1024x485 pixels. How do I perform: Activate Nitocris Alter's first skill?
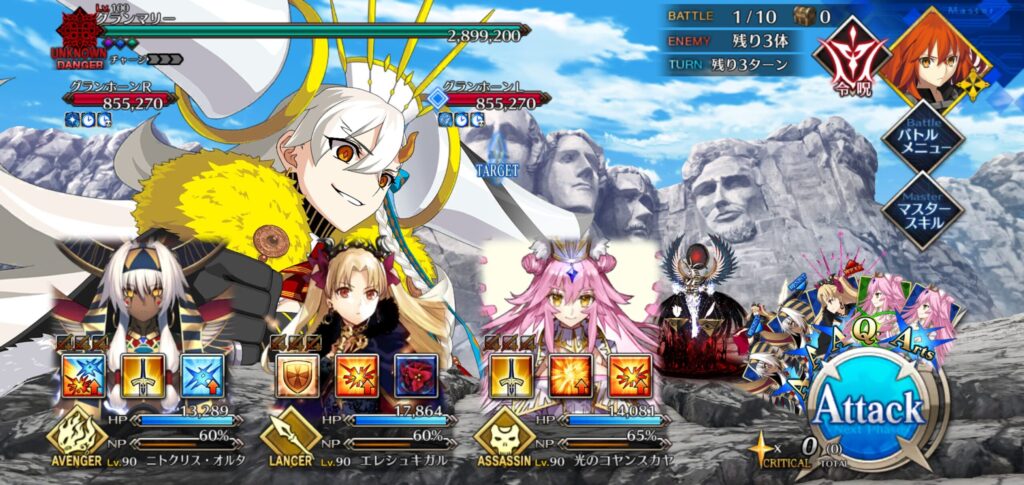[83, 376]
